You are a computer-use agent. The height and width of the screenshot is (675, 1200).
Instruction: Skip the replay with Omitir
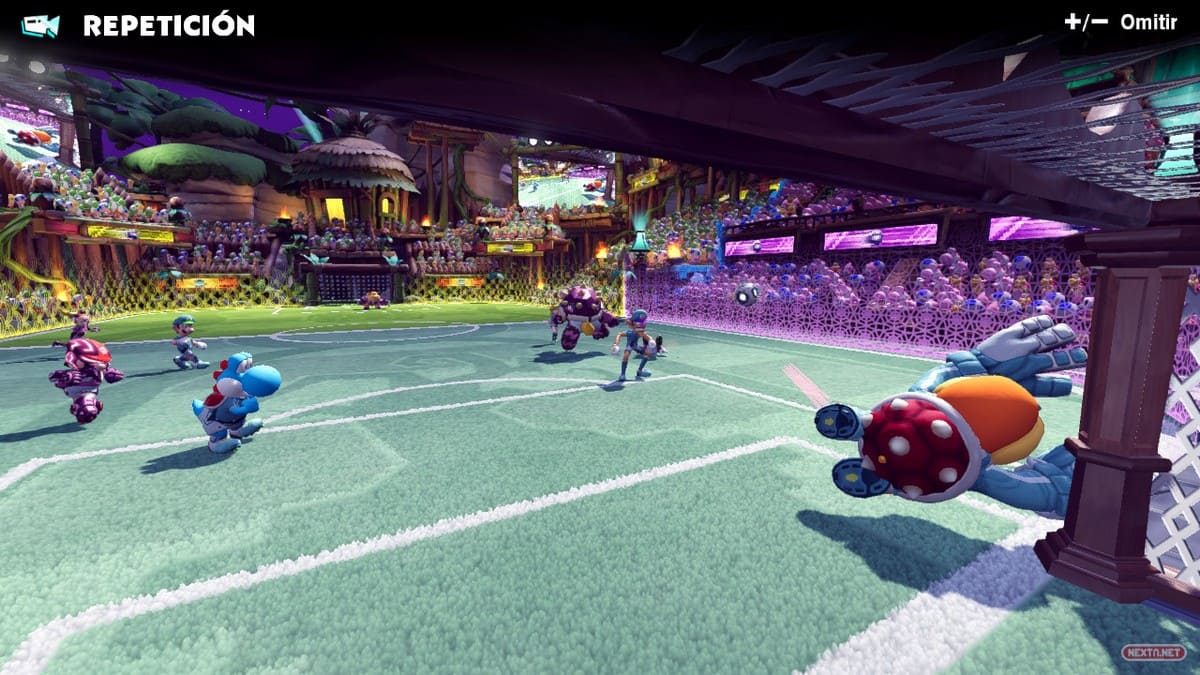1147,22
